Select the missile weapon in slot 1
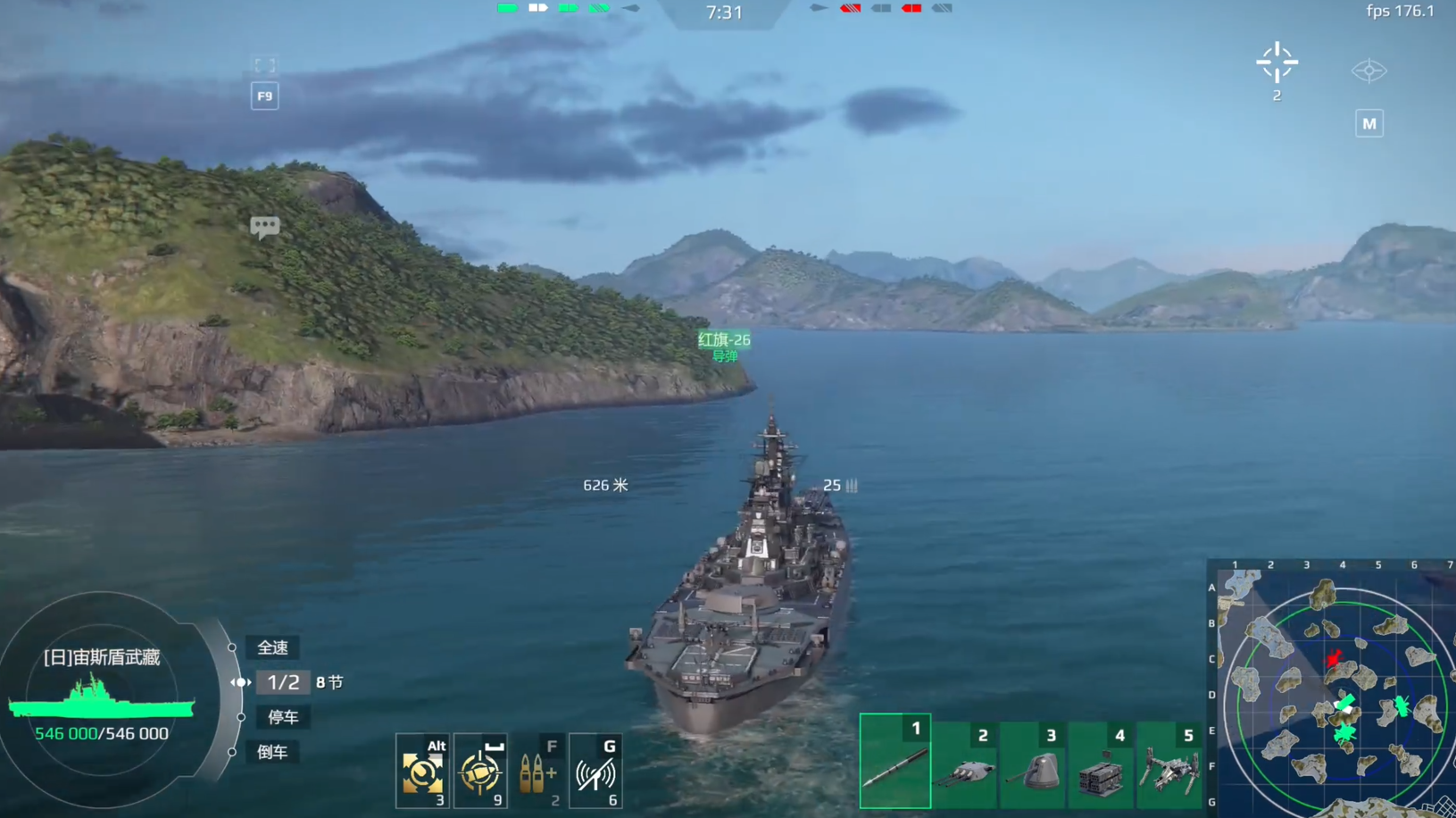Image resolution: width=1456 pixels, height=818 pixels. coord(894,762)
